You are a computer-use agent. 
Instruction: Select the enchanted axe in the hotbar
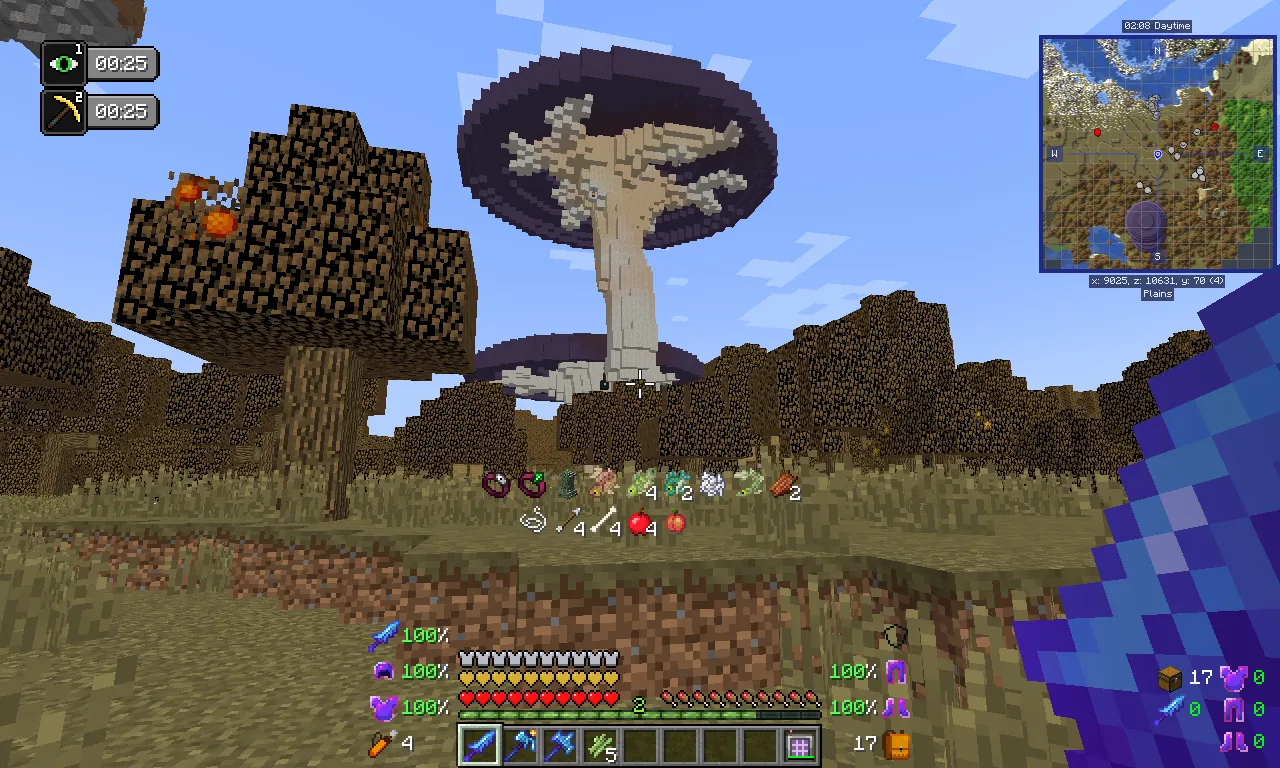[519, 744]
